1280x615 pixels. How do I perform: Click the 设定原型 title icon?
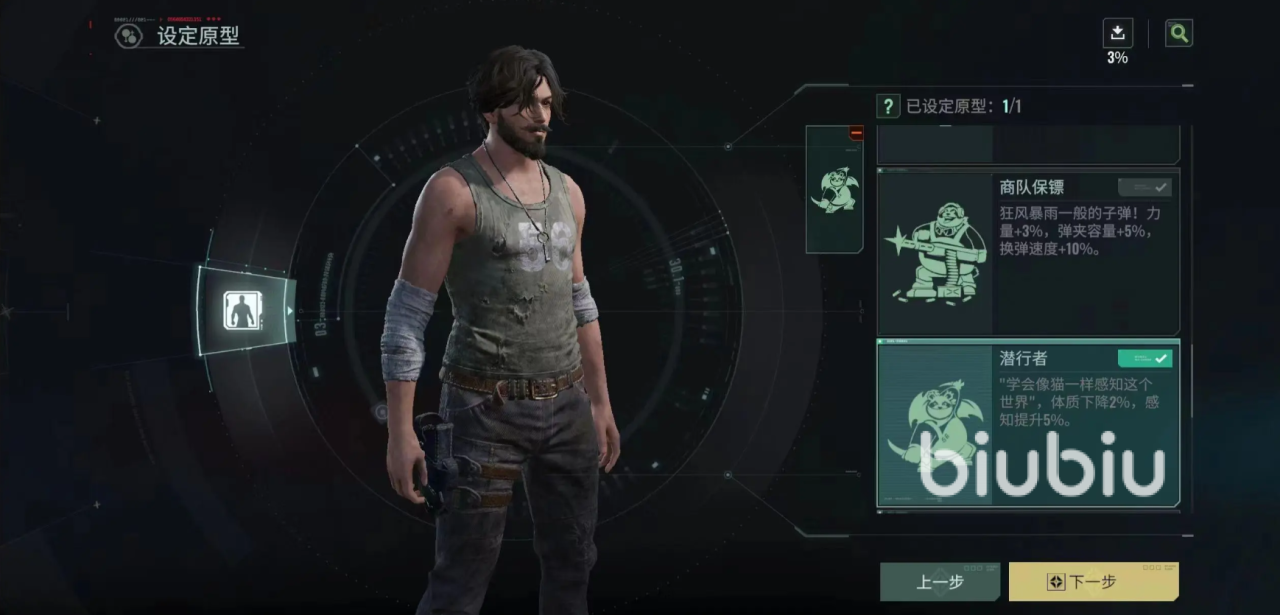129,37
